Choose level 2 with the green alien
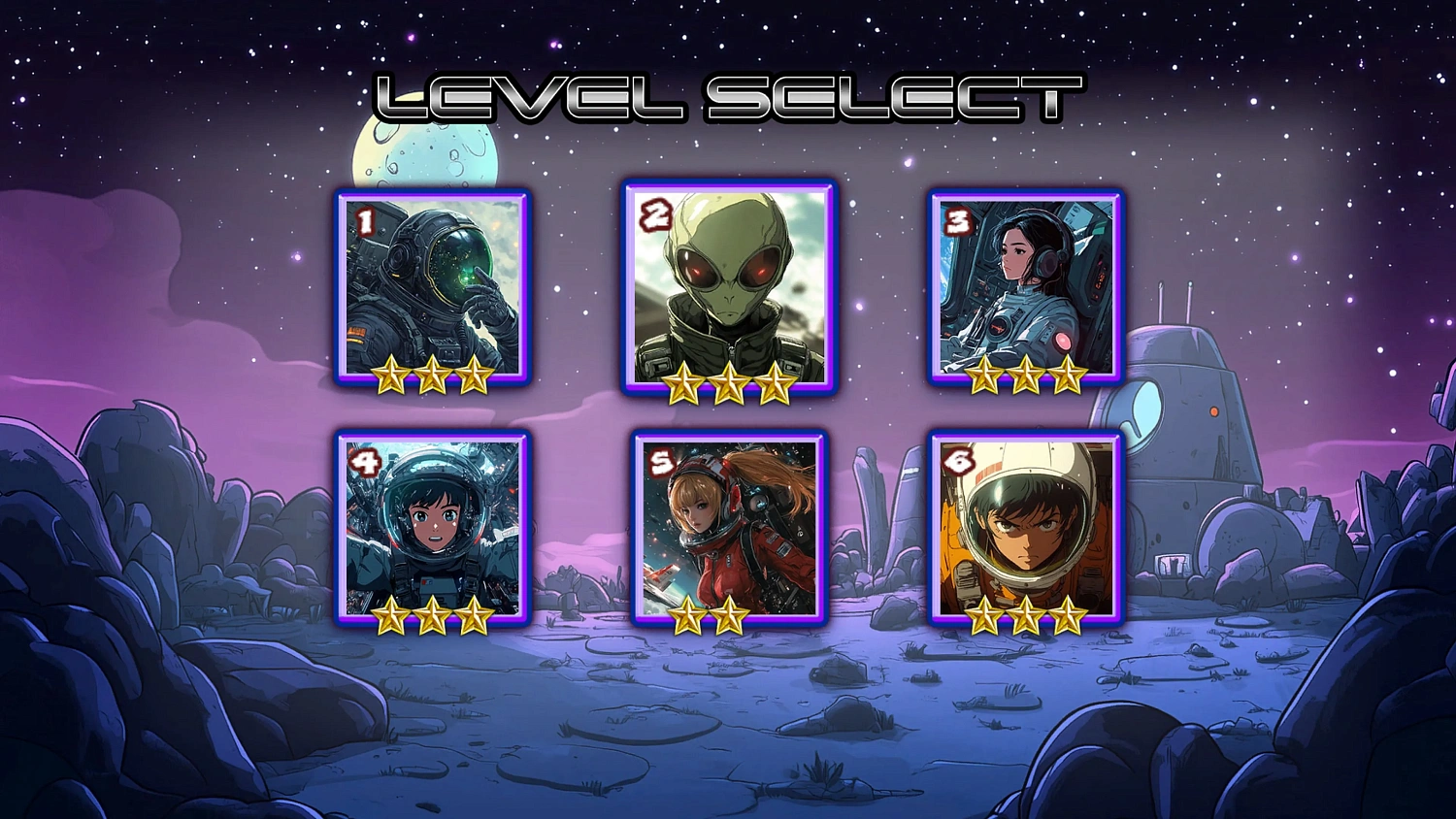 729,286
